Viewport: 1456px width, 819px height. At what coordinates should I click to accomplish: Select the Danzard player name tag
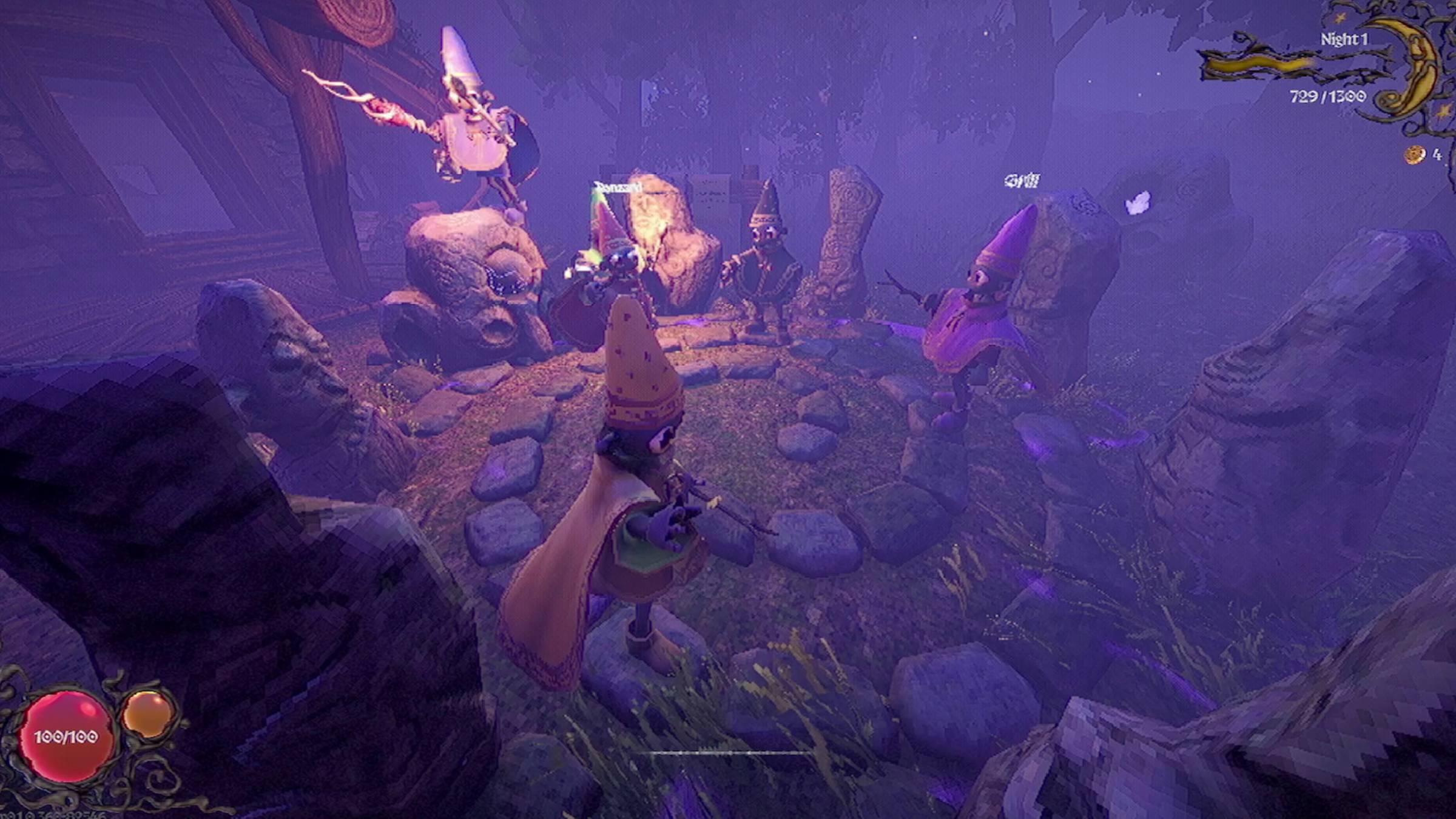(x=618, y=187)
